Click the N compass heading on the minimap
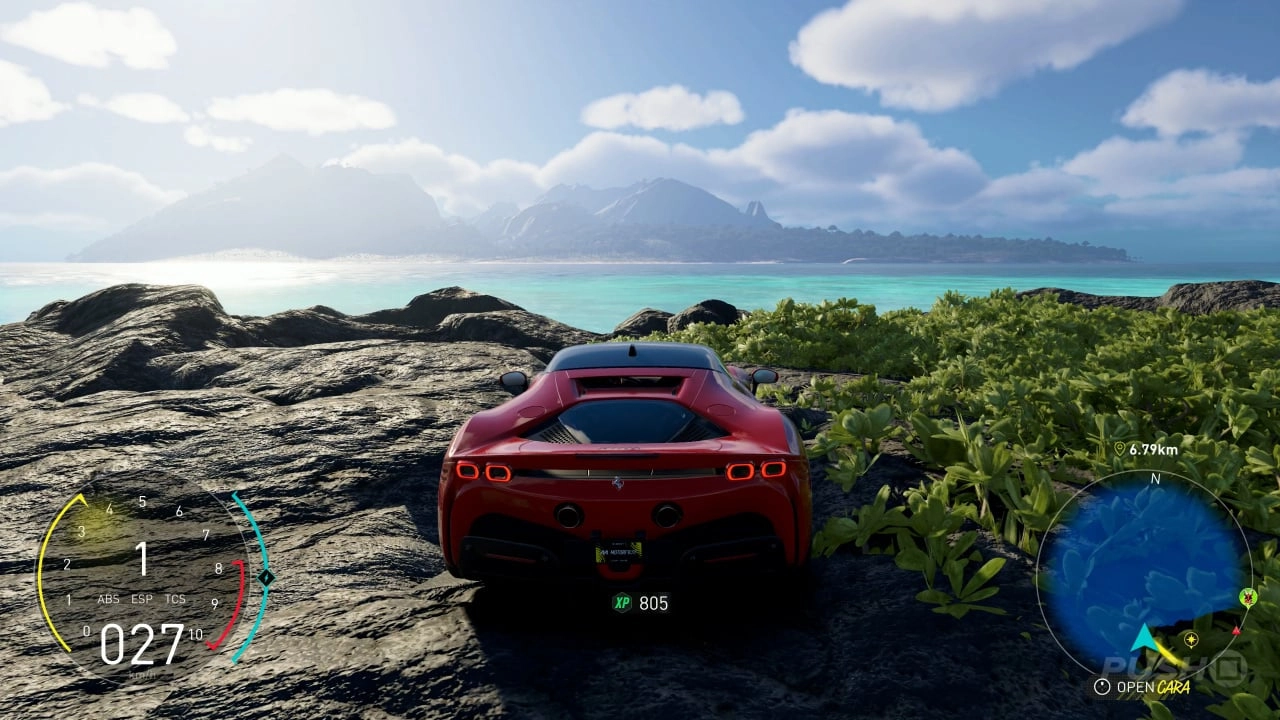This screenshot has width=1280, height=720. [1155, 478]
